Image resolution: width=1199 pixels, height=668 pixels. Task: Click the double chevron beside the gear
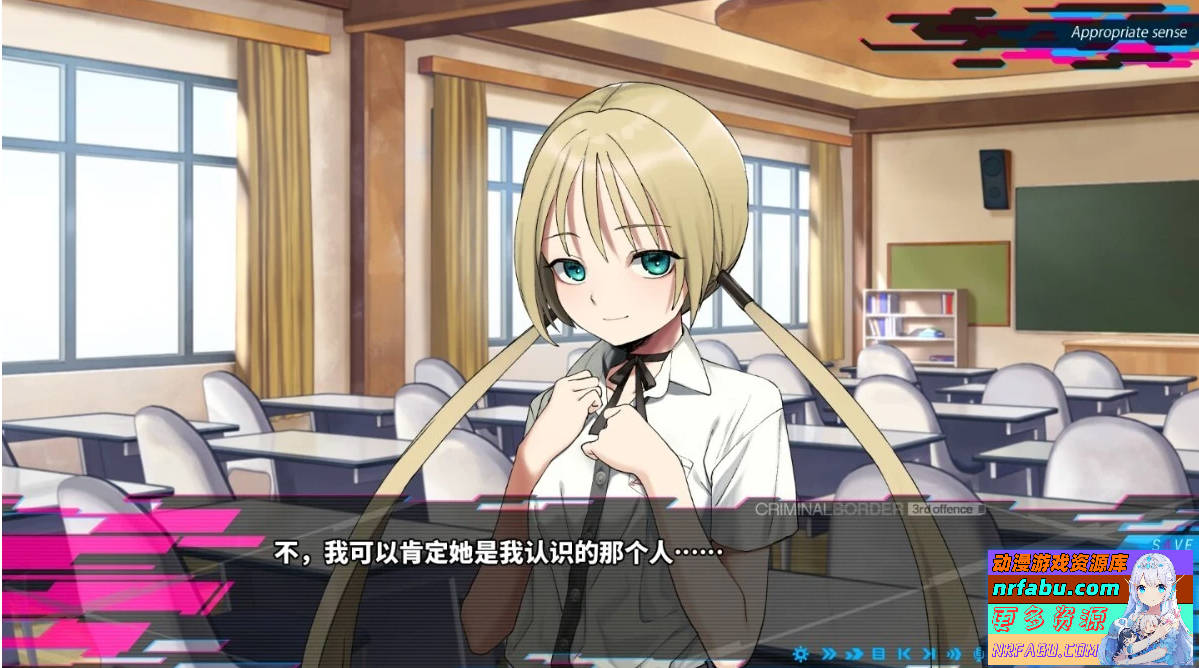pyautogui.click(x=829, y=654)
